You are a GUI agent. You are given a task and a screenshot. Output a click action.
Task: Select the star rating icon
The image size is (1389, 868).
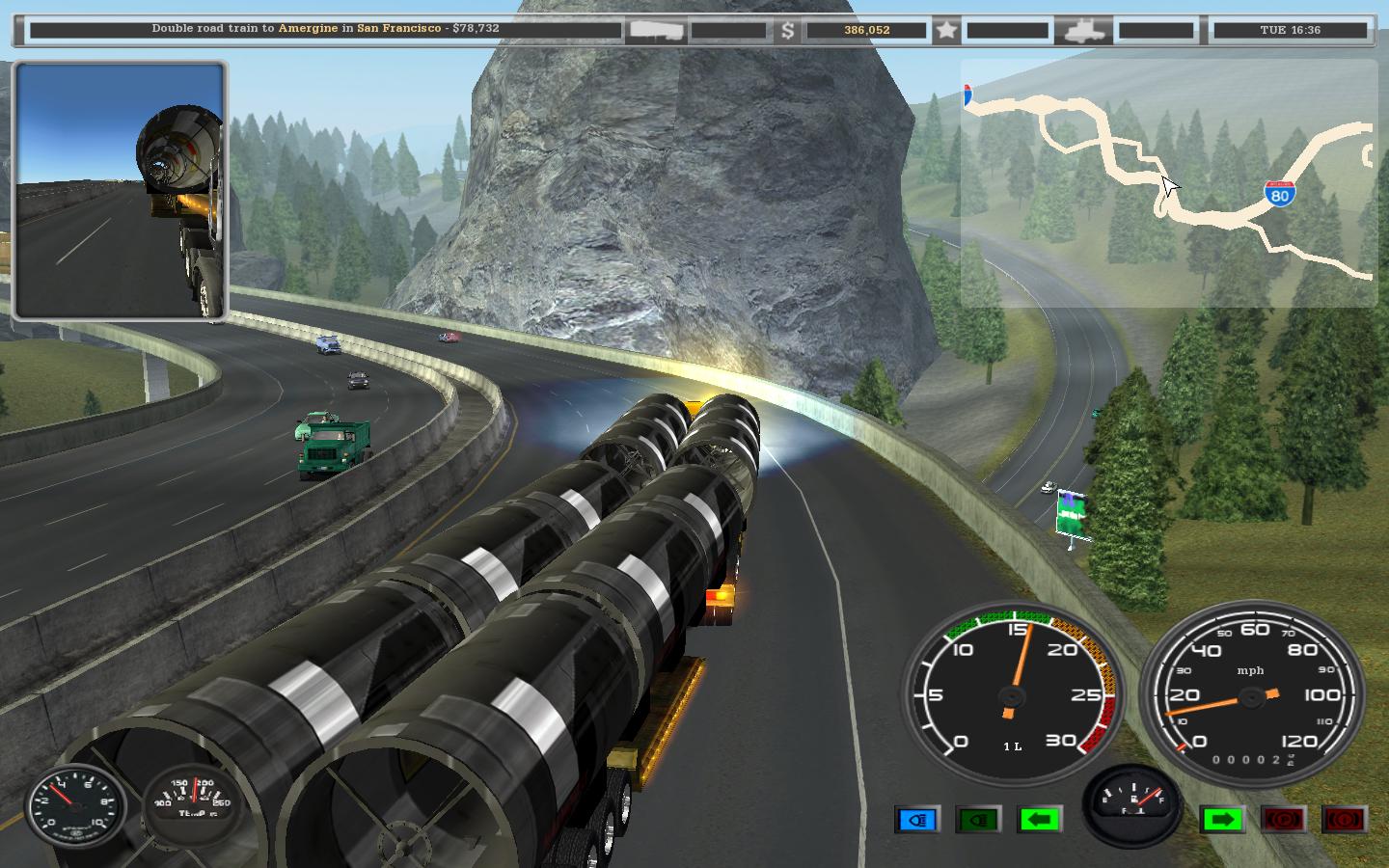pos(946,30)
